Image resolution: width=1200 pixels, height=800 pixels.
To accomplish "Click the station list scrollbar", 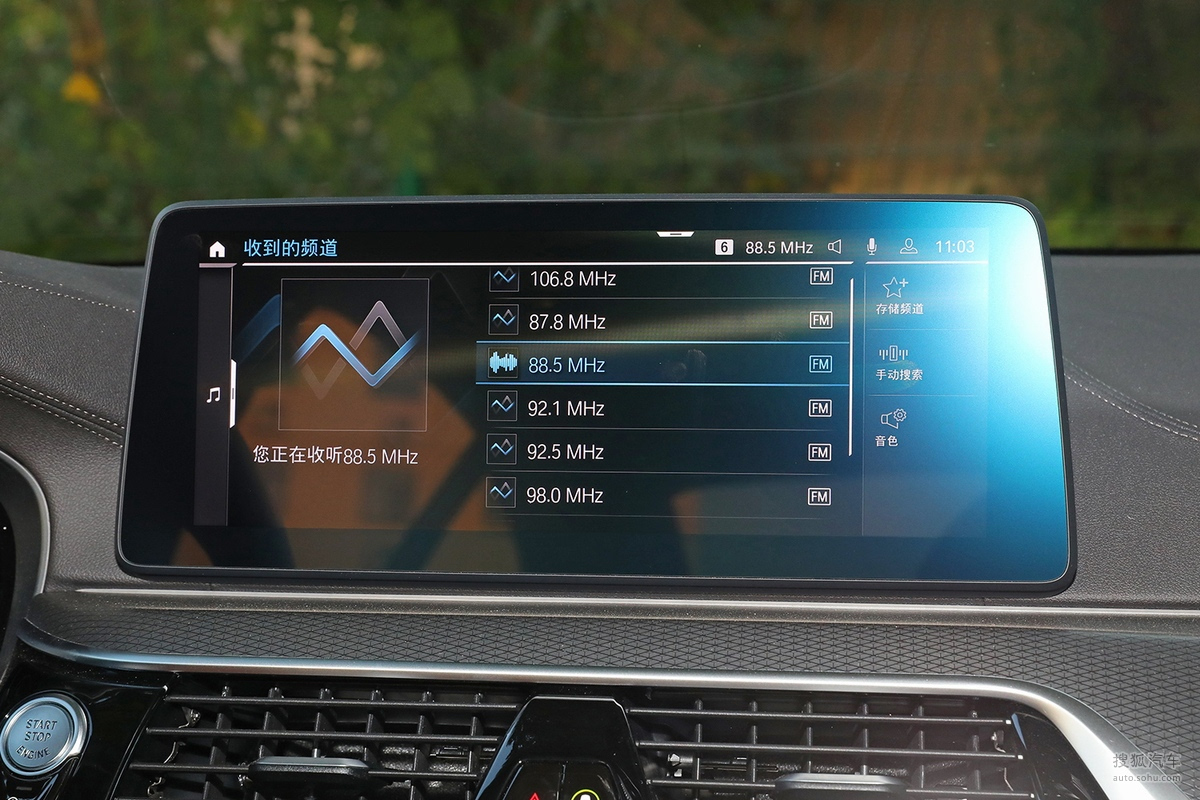I will point(851,366).
